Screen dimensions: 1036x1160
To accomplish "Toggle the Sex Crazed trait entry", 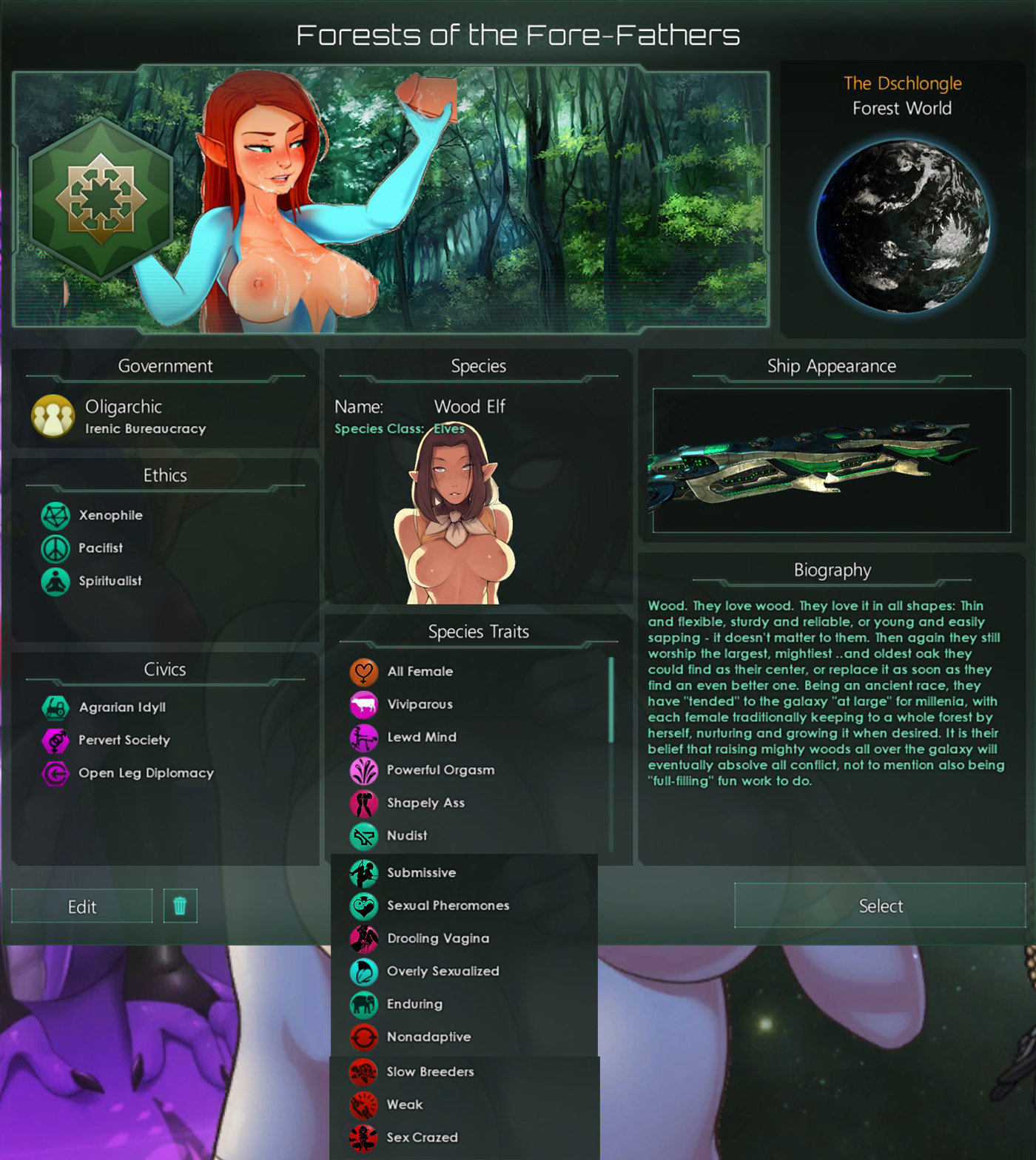I will [363, 1137].
